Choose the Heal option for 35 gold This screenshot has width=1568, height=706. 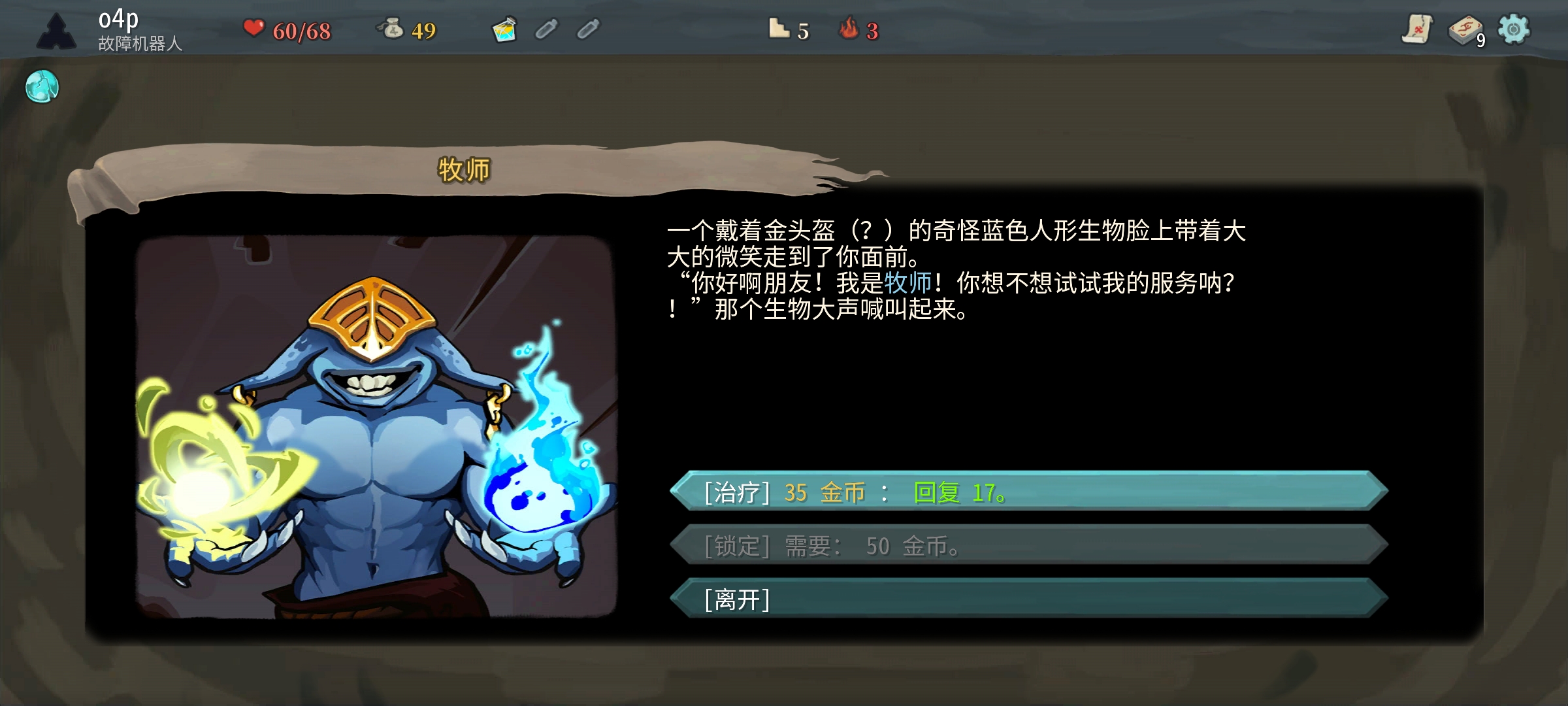pyautogui.click(x=1028, y=492)
